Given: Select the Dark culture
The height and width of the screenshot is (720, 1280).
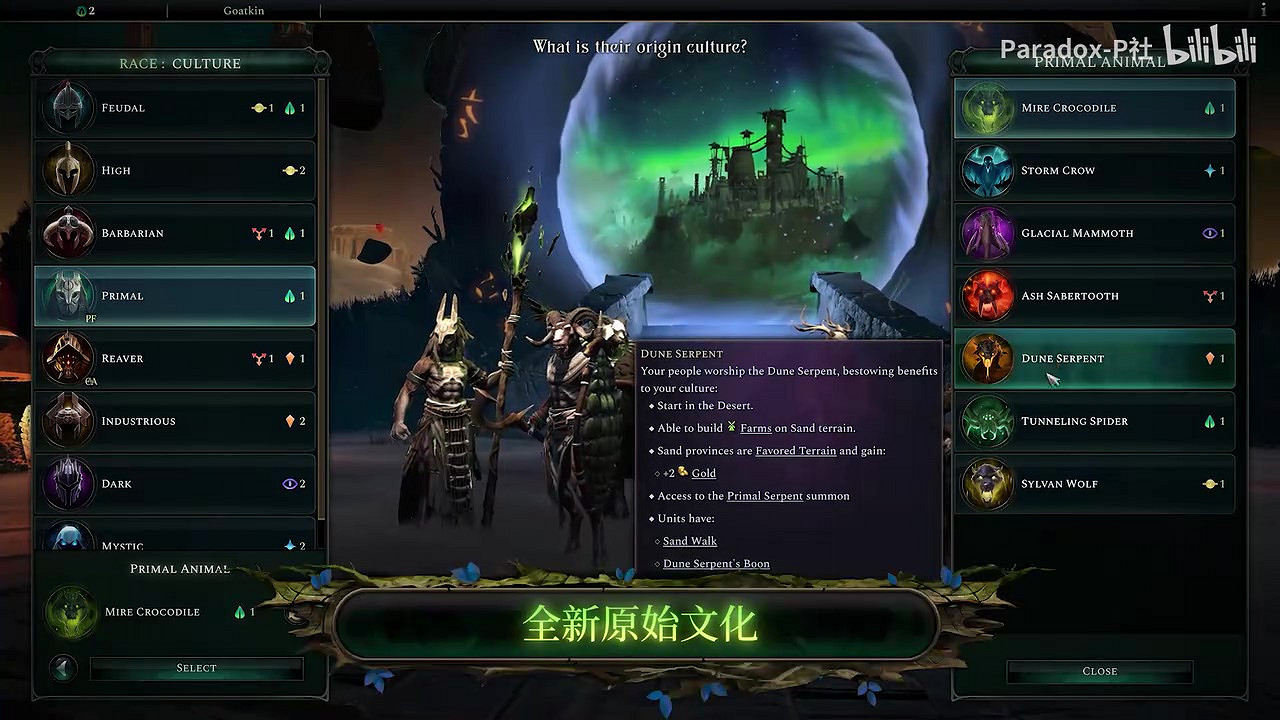Looking at the screenshot, I should click(67, 483).
